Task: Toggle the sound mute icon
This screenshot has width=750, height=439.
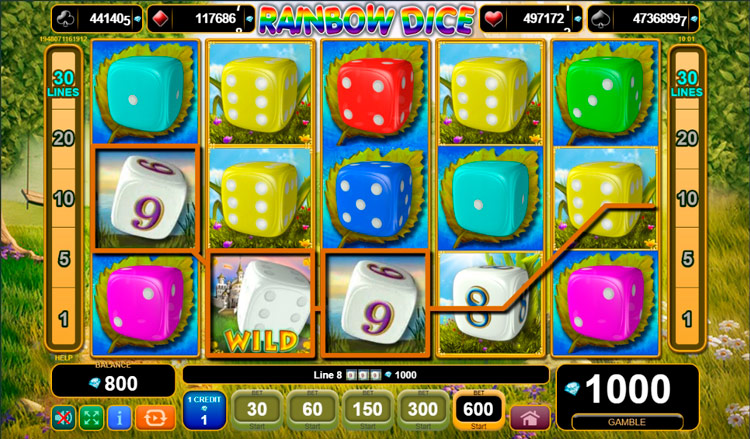Action: point(63,417)
